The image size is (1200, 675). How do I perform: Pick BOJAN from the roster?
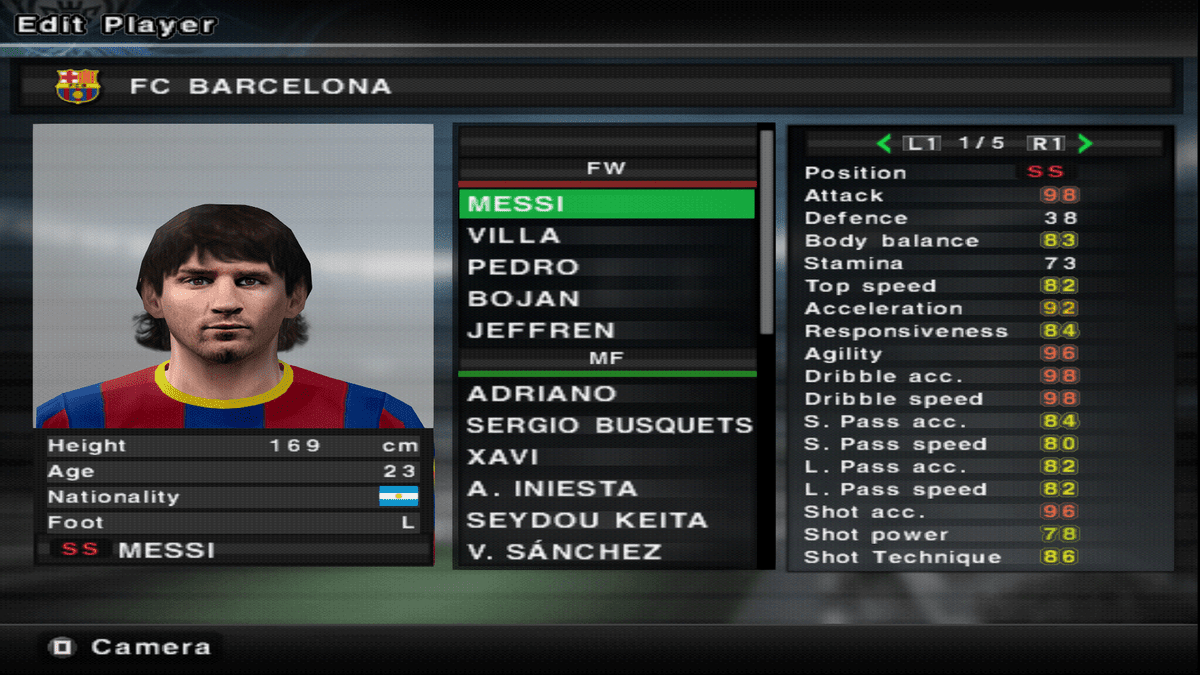pyautogui.click(x=606, y=299)
